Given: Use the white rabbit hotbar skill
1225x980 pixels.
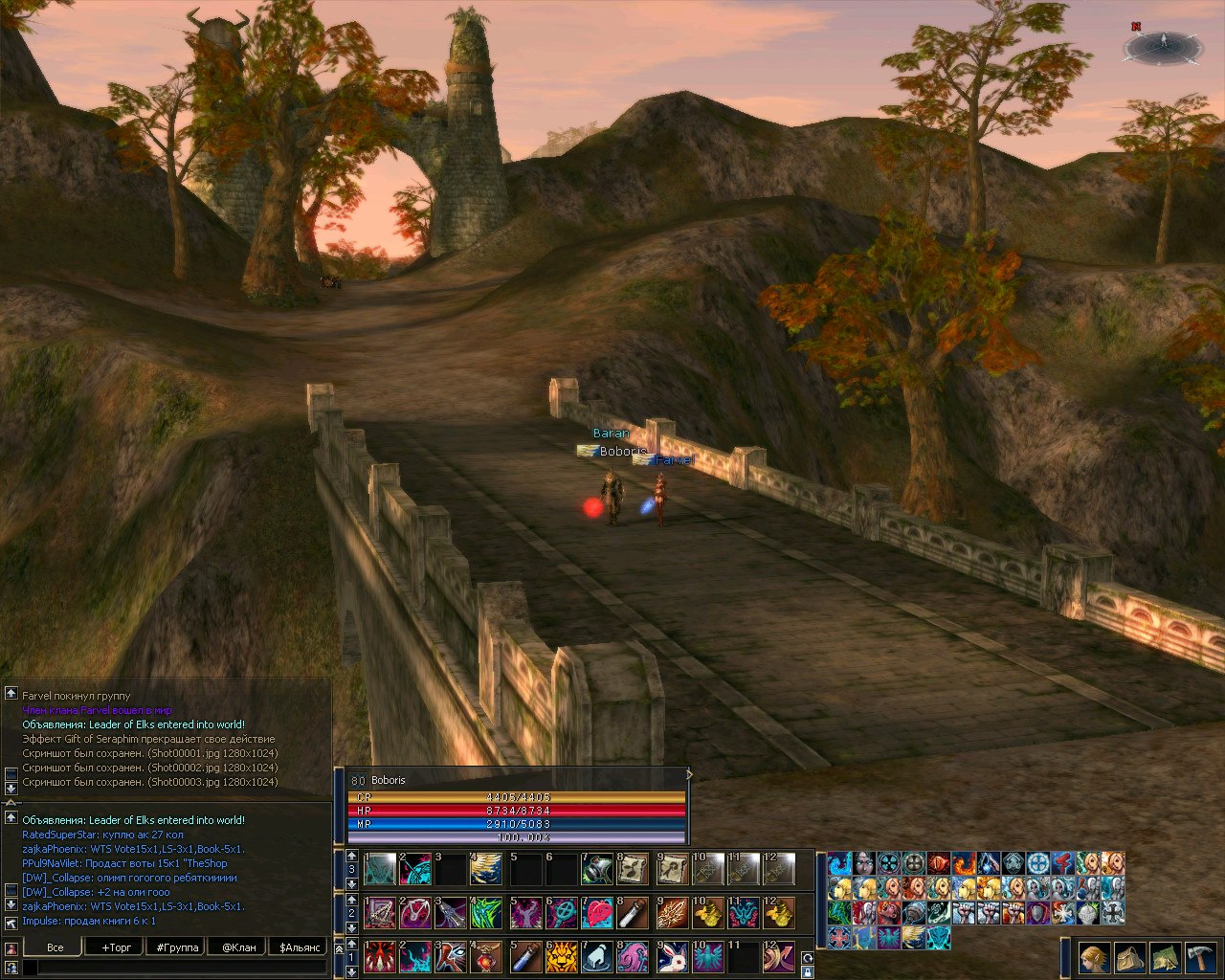Looking at the screenshot, I should tap(672, 956).
